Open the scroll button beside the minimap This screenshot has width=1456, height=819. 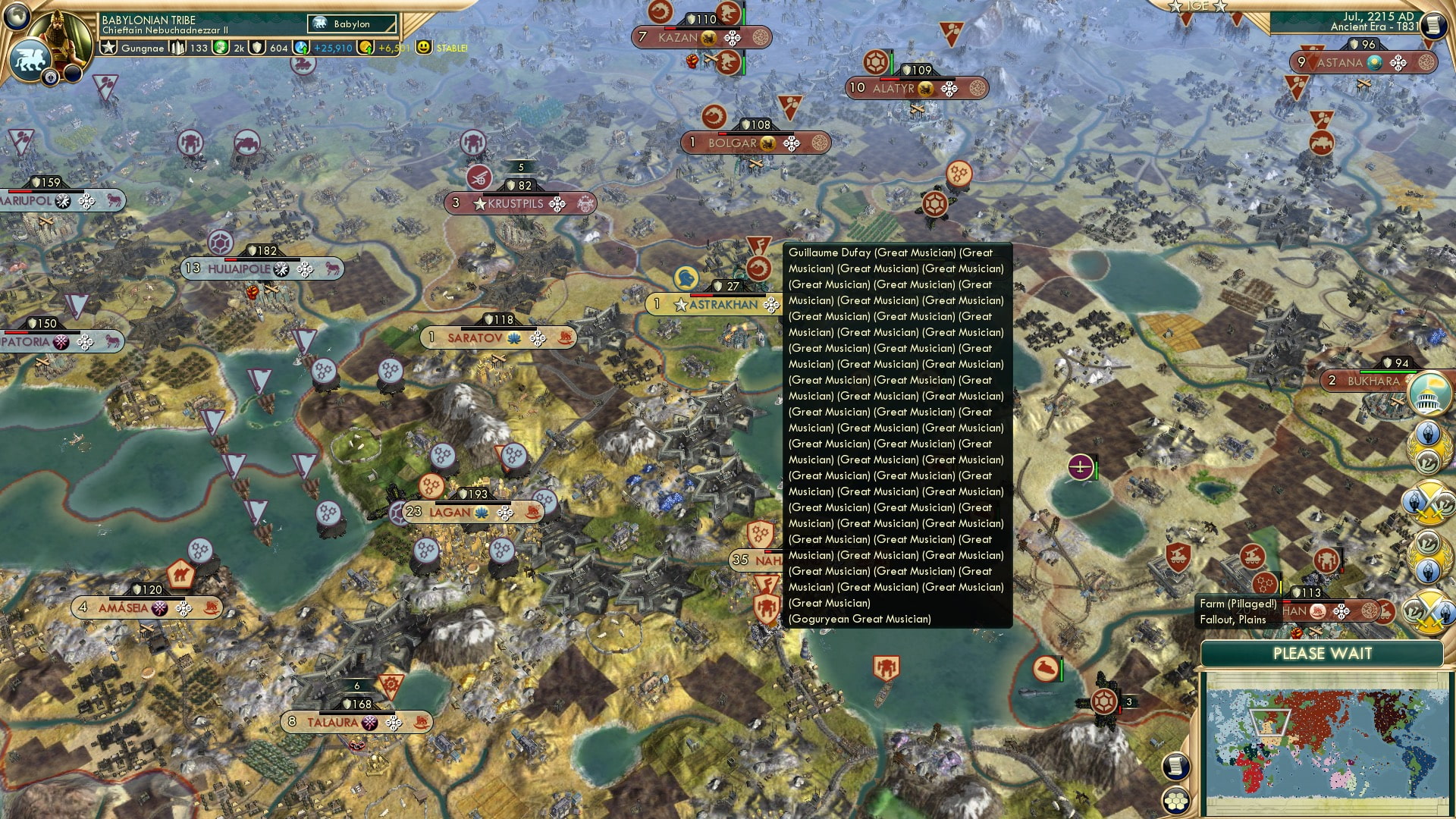click(x=1174, y=766)
